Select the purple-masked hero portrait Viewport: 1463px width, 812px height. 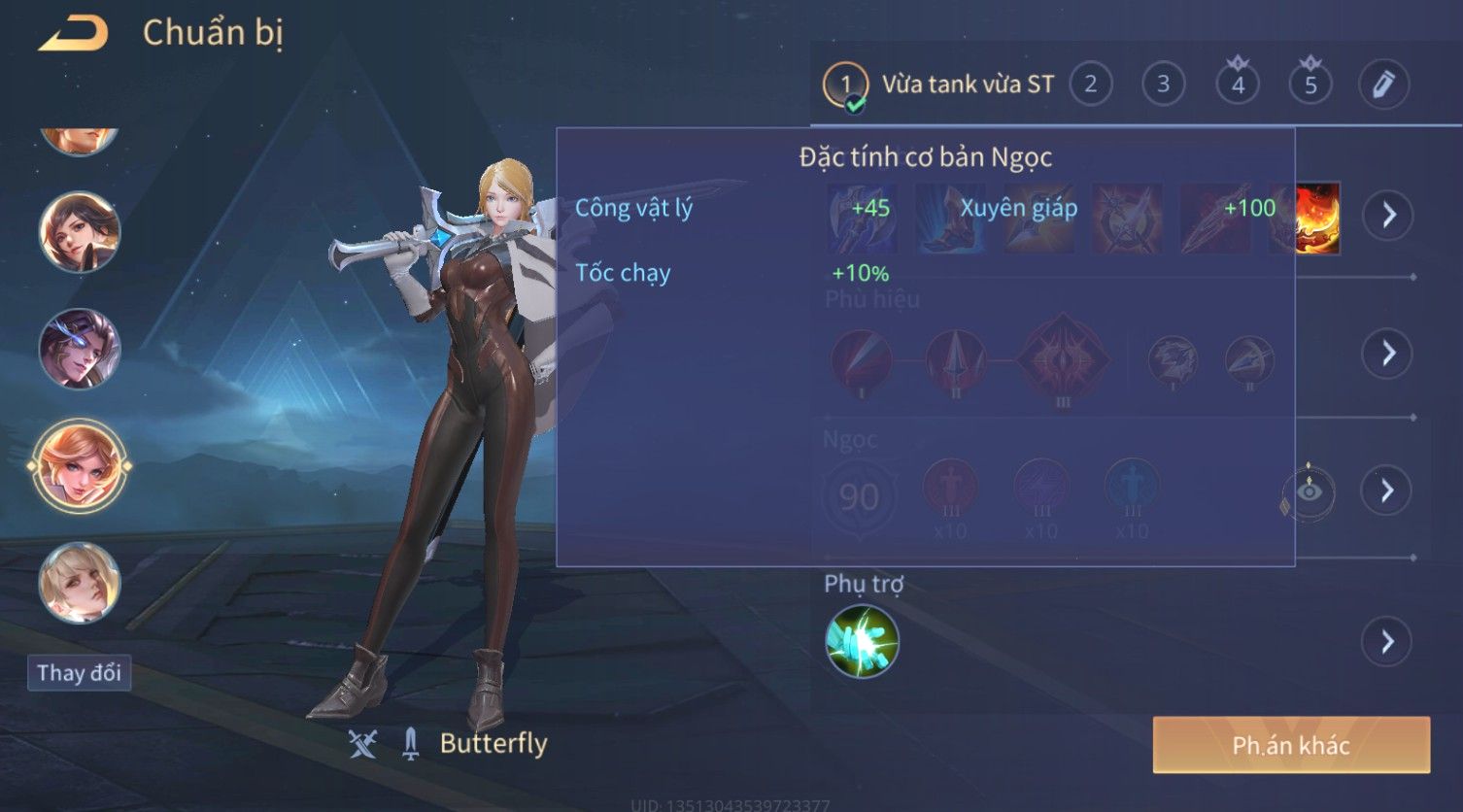click(x=80, y=349)
